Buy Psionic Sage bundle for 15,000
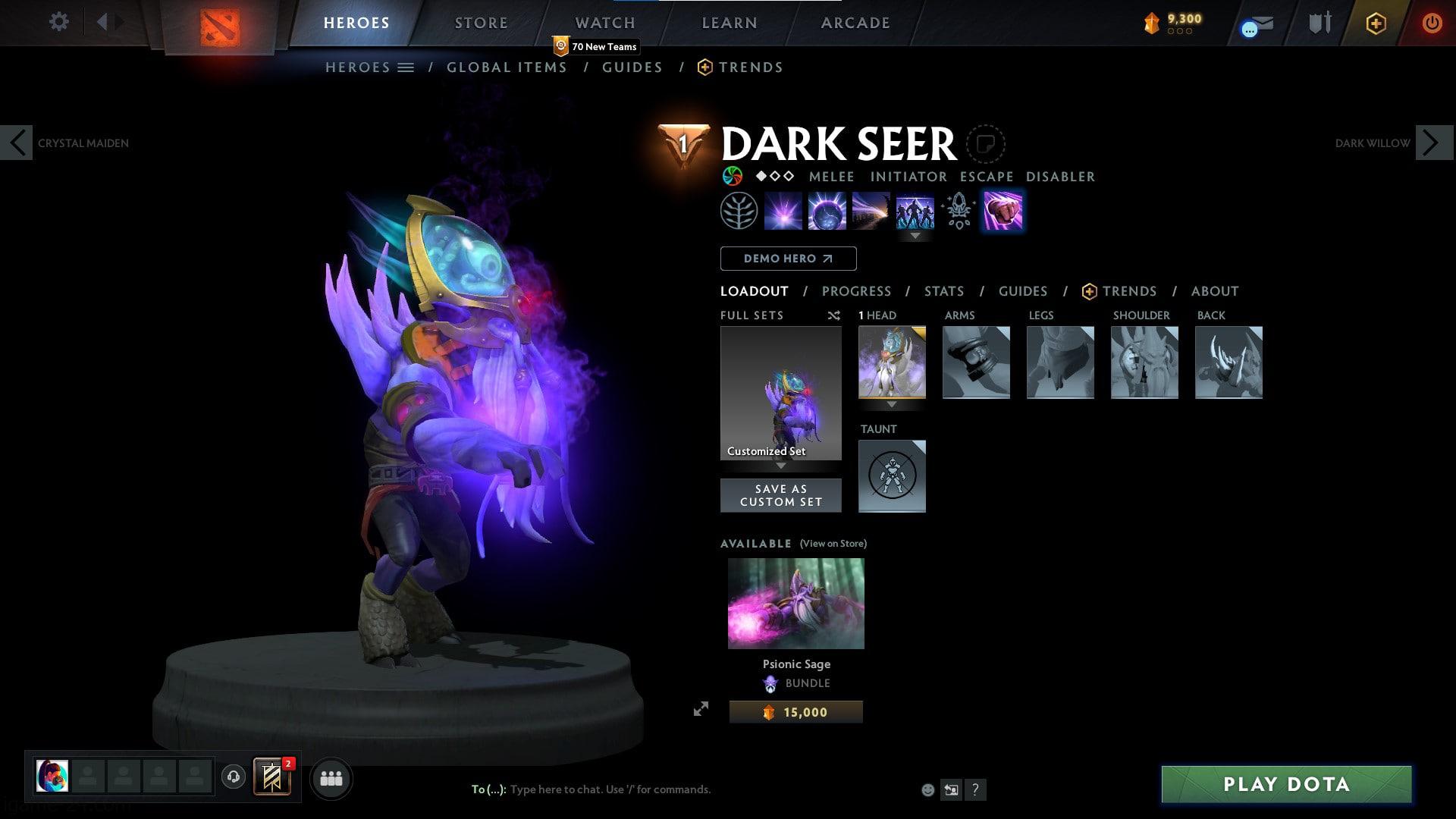 [x=795, y=712]
